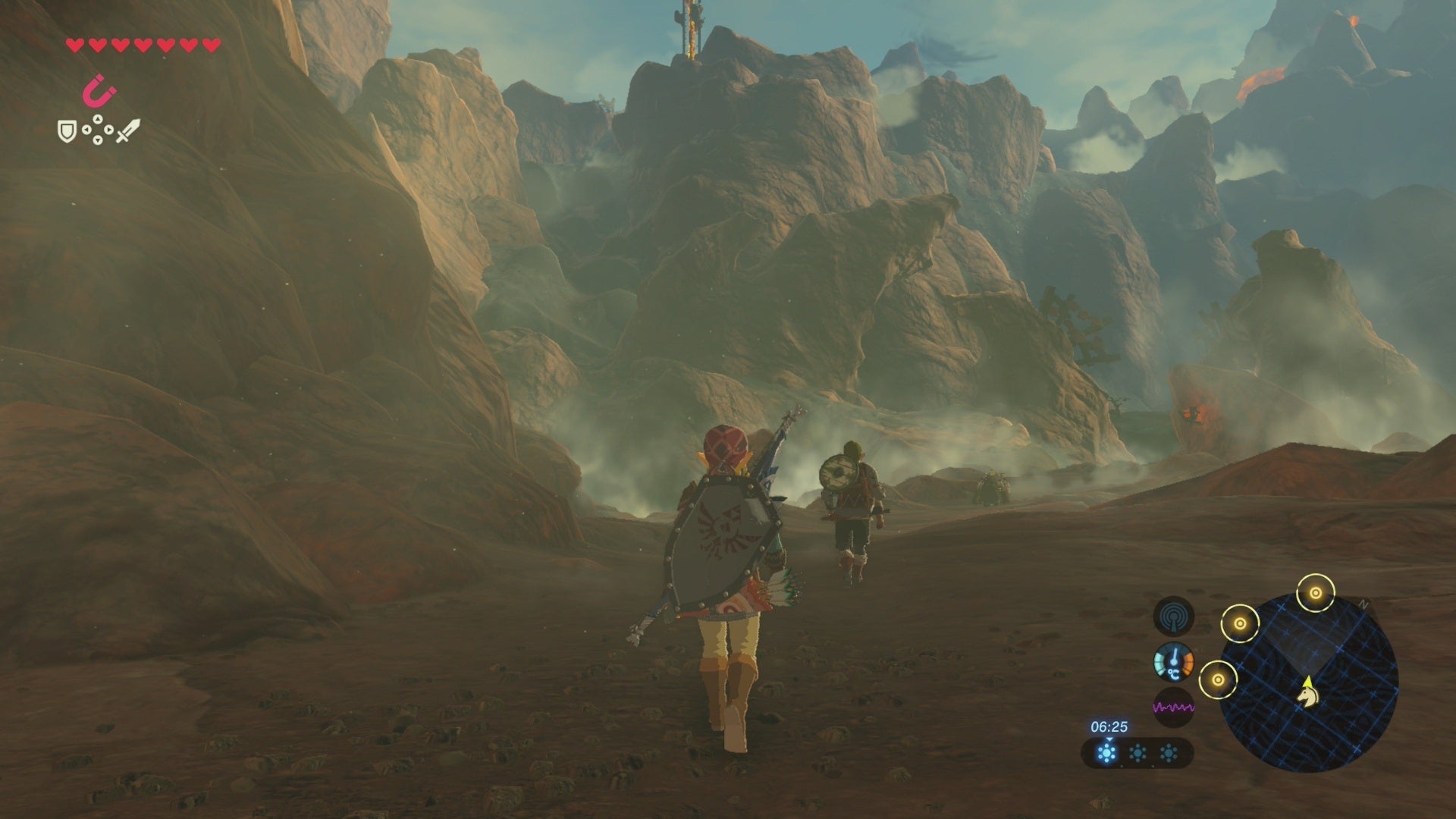
Task: Select the sword icon near the d-pad
Action: click(x=127, y=131)
